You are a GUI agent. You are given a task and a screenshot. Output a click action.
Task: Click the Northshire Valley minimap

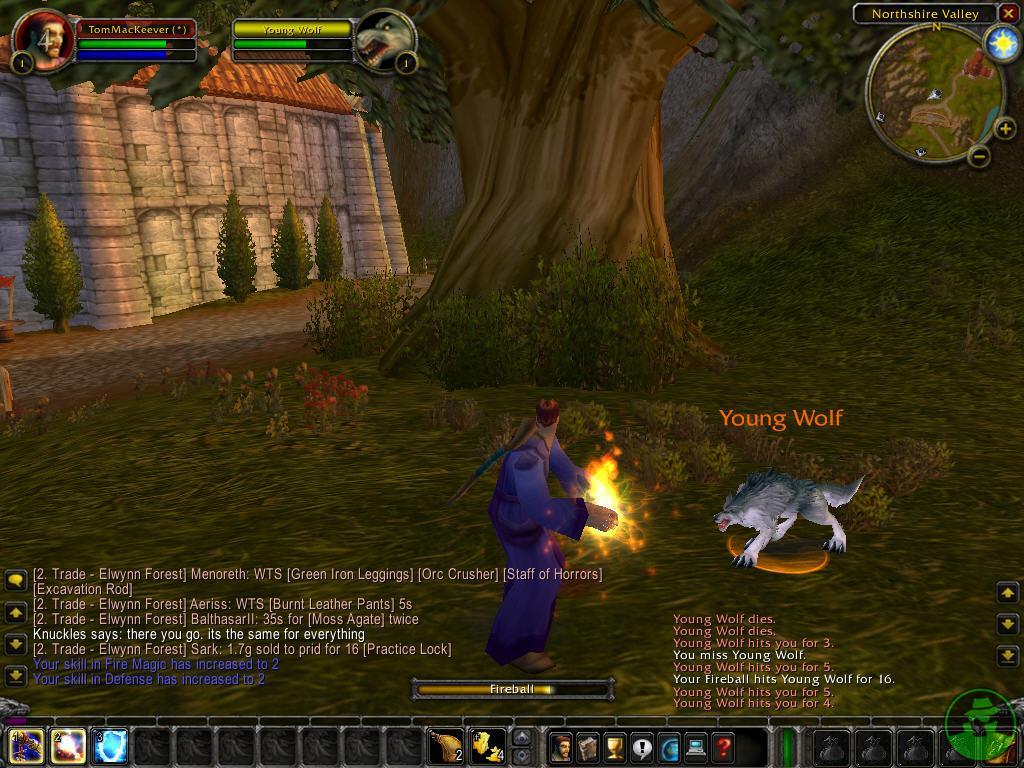(x=934, y=92)
